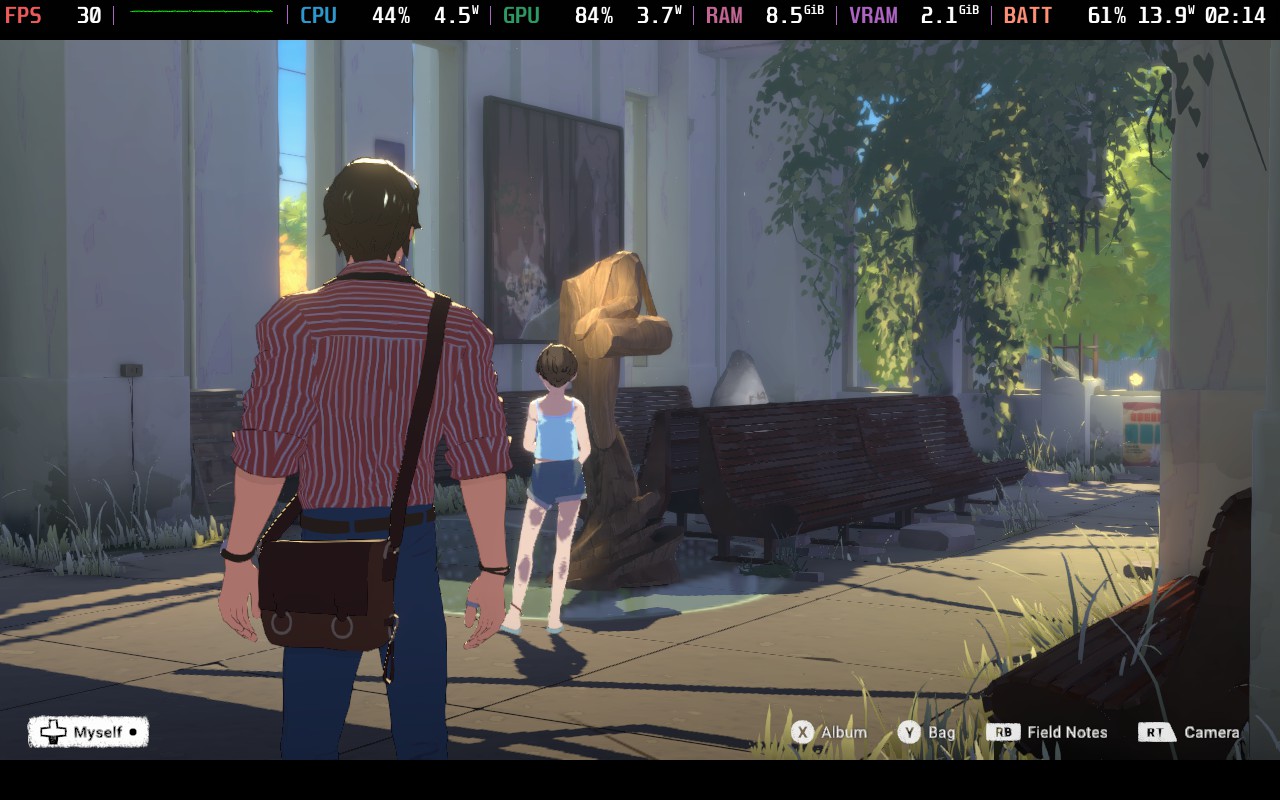This screenshot has height=800, width=1280.
Task: Open the Album shortcut
Action: tap(829, 732)
